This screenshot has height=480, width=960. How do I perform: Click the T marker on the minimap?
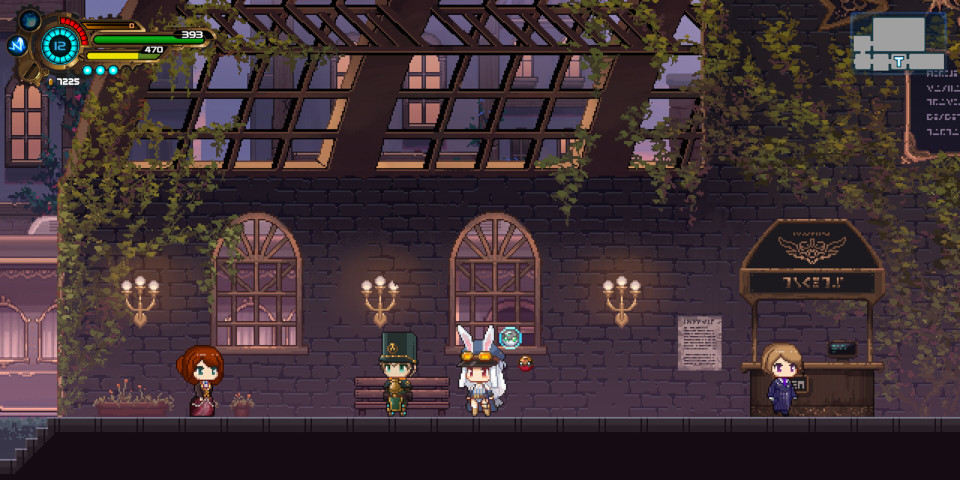click(899, 61)
